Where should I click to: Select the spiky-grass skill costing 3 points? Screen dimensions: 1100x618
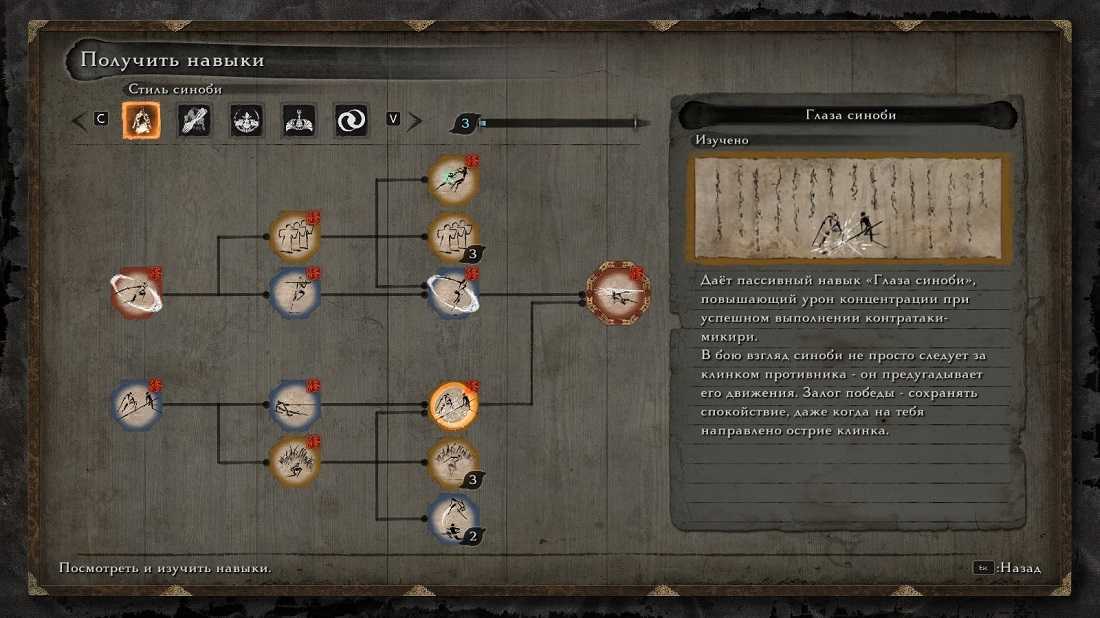453,463
